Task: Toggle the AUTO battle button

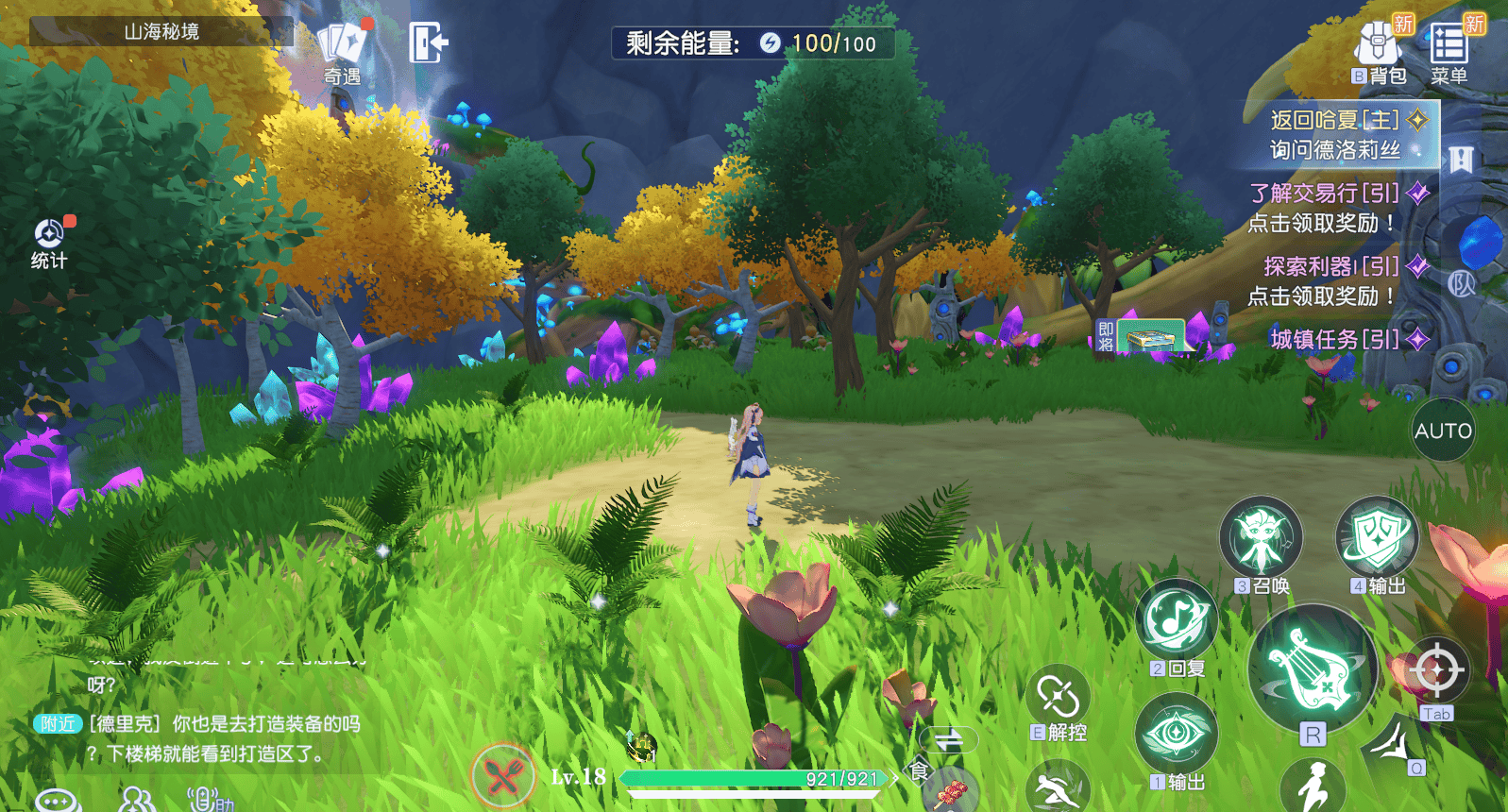Action: (1442, 431)
